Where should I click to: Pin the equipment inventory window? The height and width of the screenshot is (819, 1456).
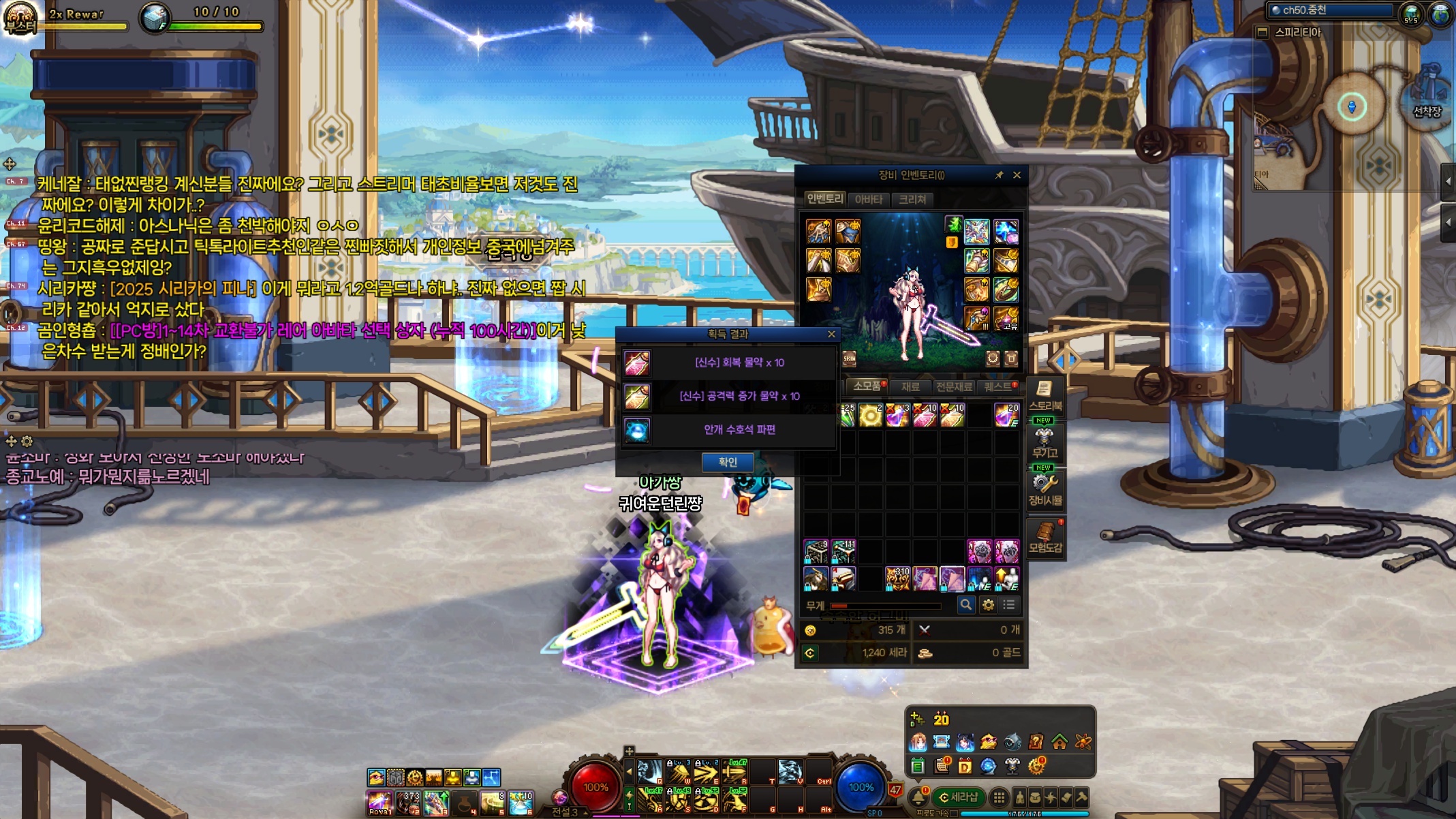(x=999, y=175)
